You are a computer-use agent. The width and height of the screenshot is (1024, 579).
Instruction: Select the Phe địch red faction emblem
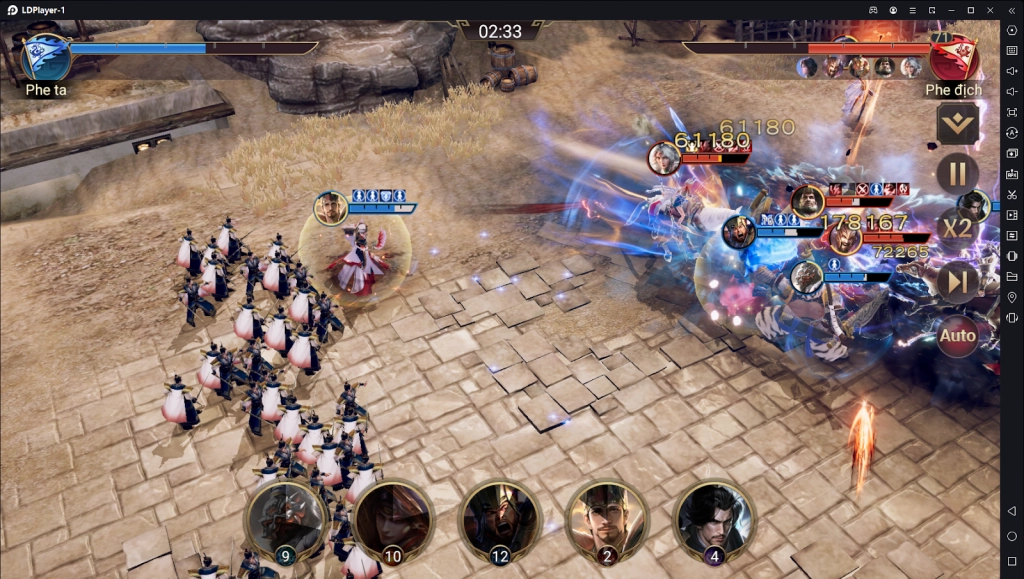click(952, 57)
